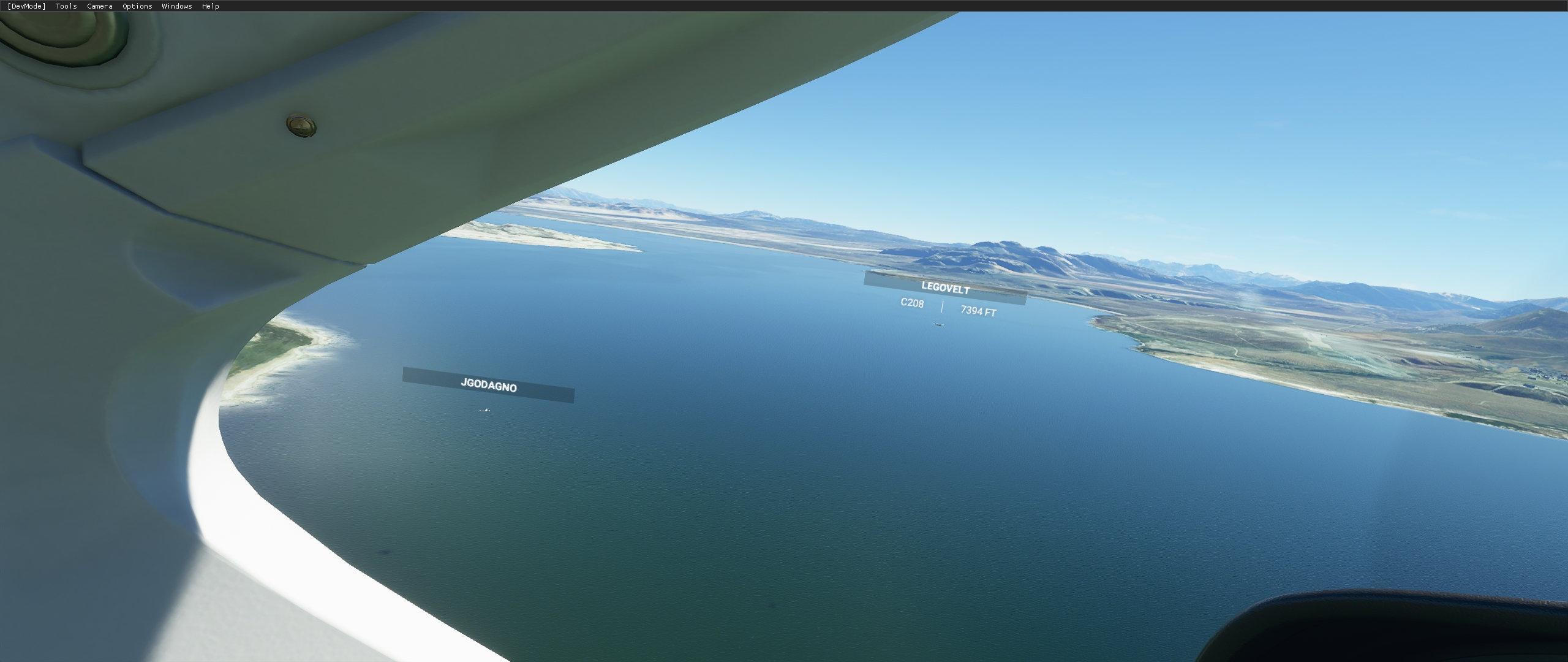The height and width of the screenshot is (662, 1568).
Task: Click the divider between C208 and 7394 FT
Action: pos(944,306)
